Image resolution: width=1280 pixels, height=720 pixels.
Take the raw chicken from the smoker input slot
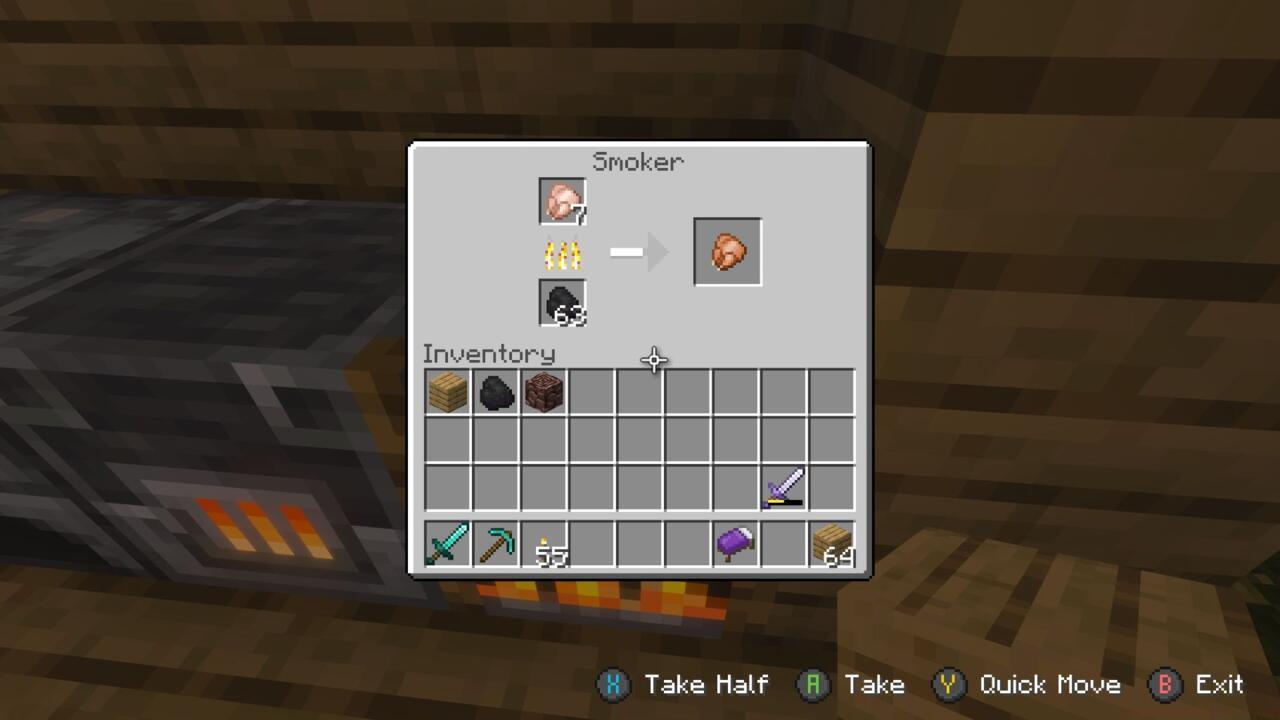562,200
